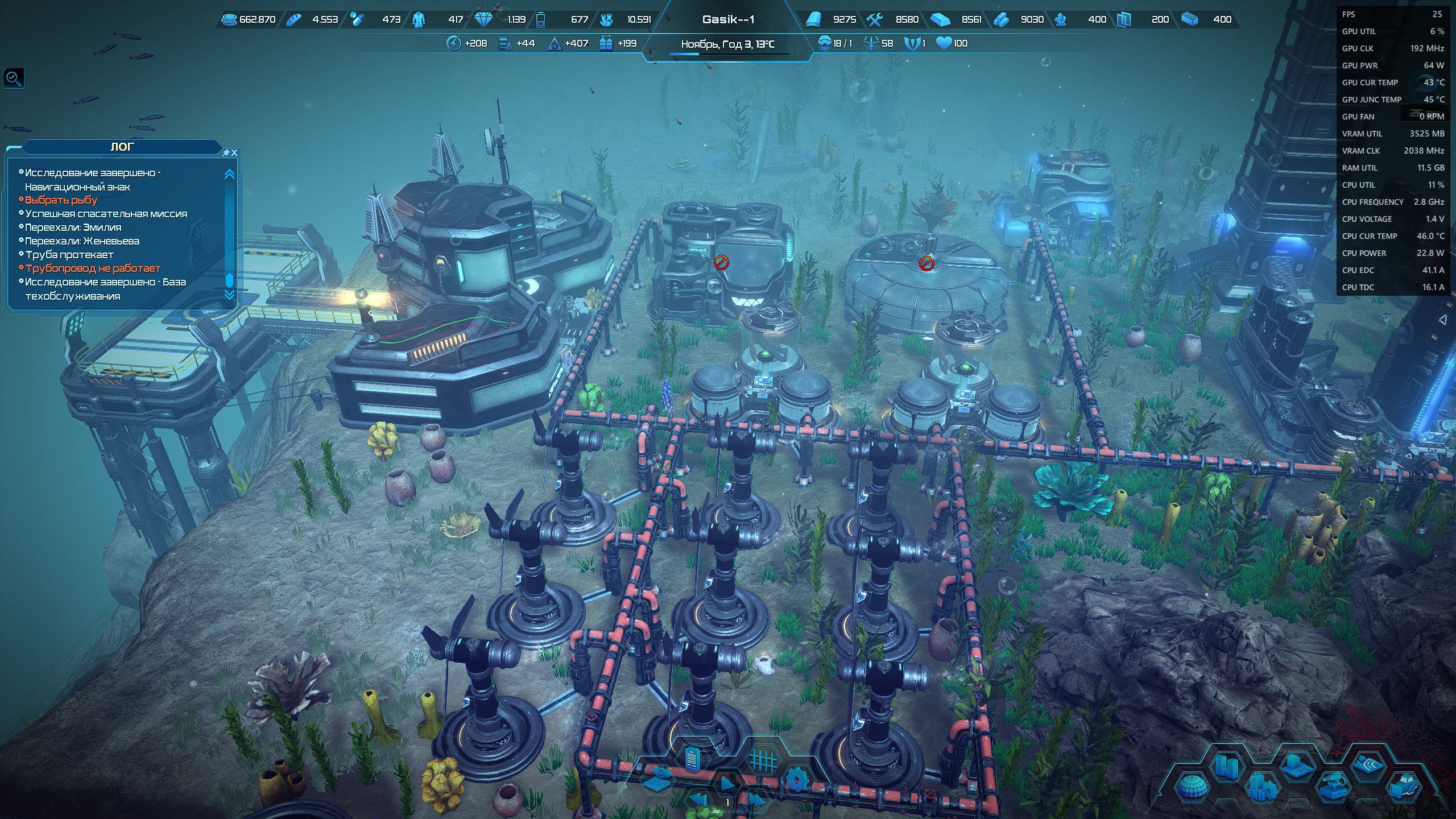Select the turret cannon build category

(x=1333, y=788)
